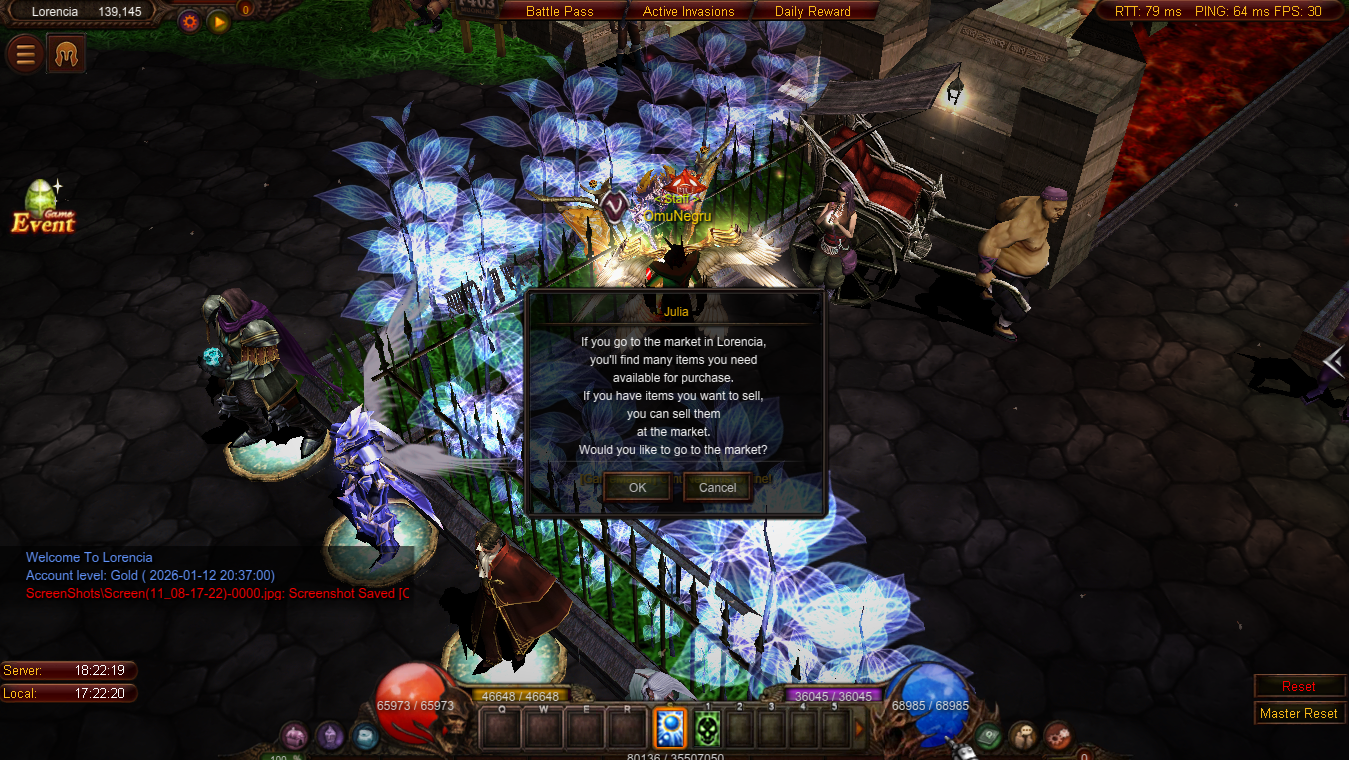Open the red gears icon at bottom right
The height and width of the screenshot is (760, 1349).
point(1057,736)
